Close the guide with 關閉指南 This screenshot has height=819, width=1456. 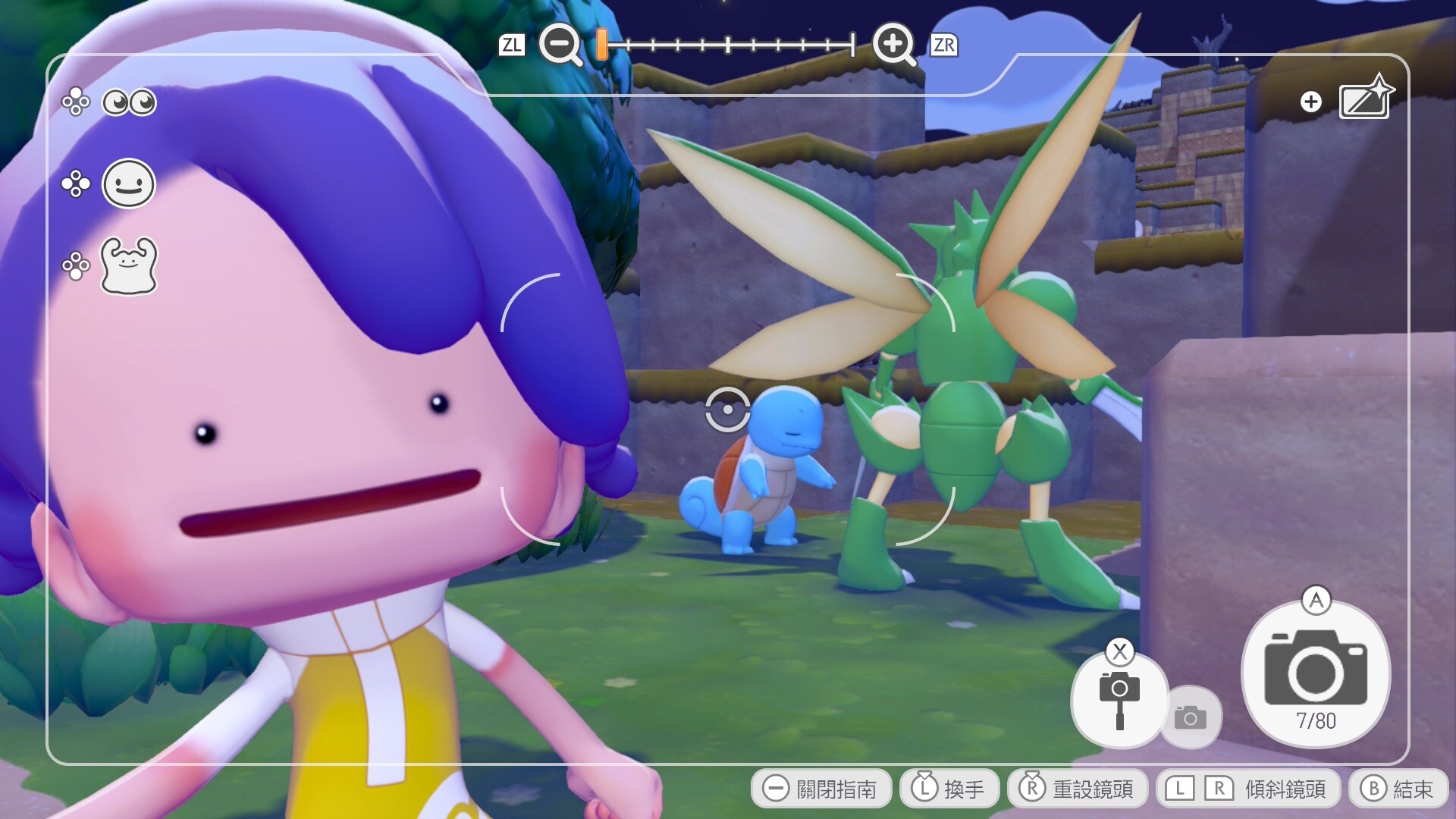(x=821, y=789)
